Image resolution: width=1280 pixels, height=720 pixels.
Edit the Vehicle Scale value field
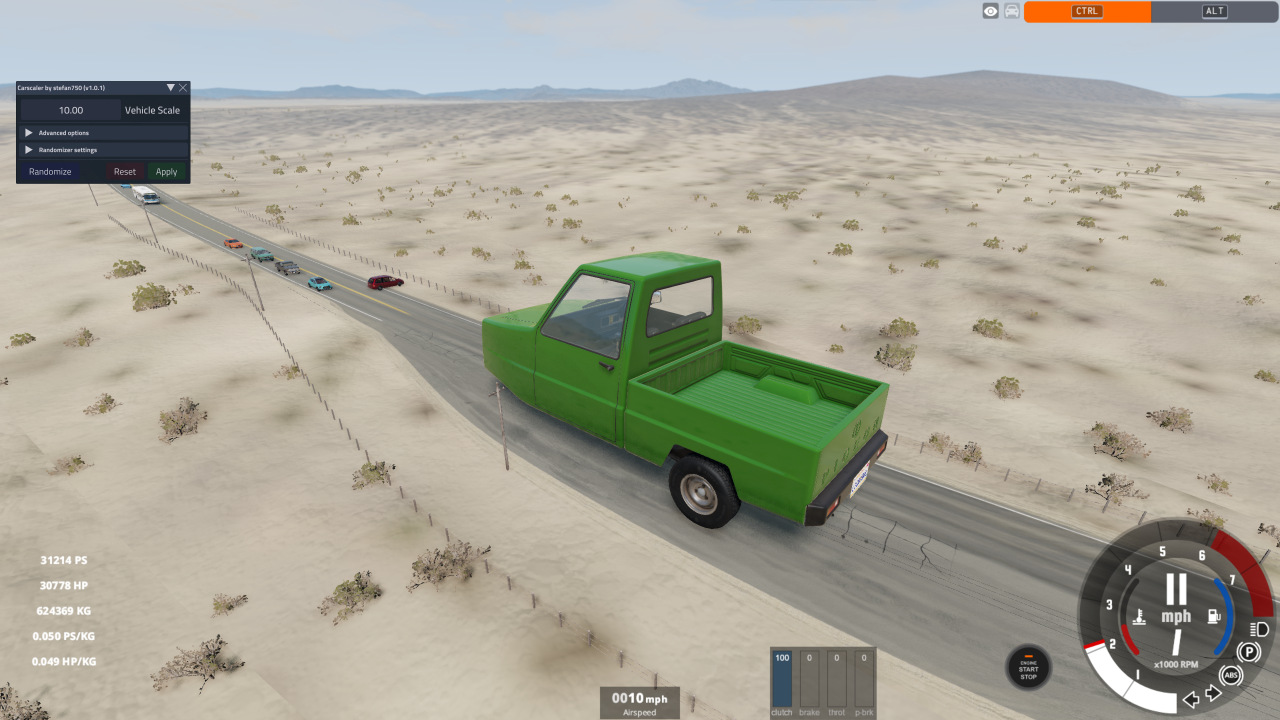point(70,110)
